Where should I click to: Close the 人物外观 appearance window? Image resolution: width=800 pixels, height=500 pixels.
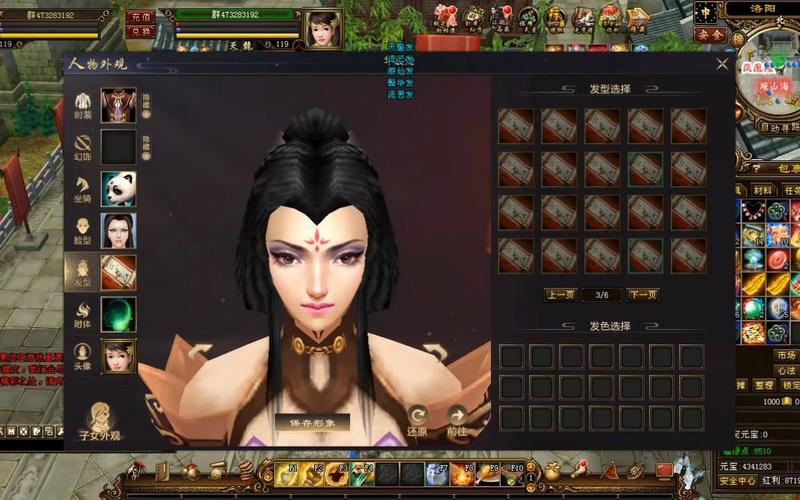click(722, 64)
